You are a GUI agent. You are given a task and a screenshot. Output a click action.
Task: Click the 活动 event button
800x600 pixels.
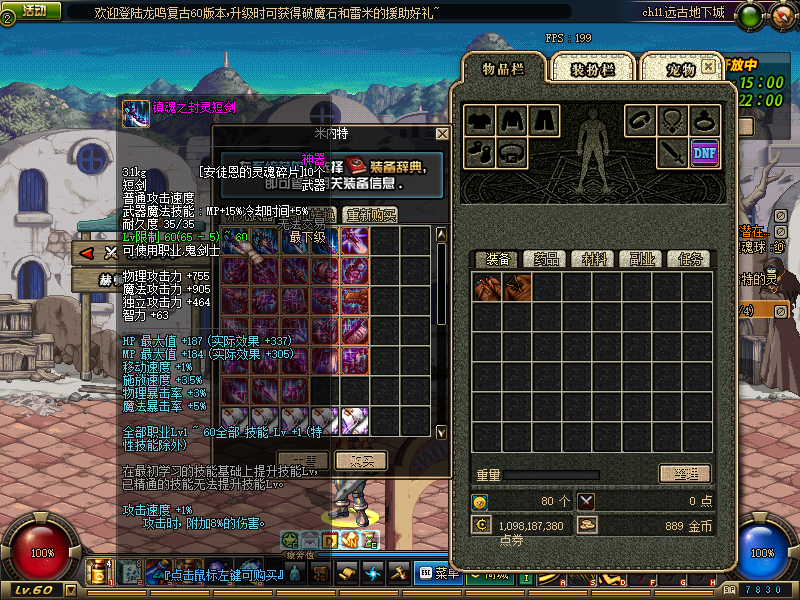(x=32, y=10)
